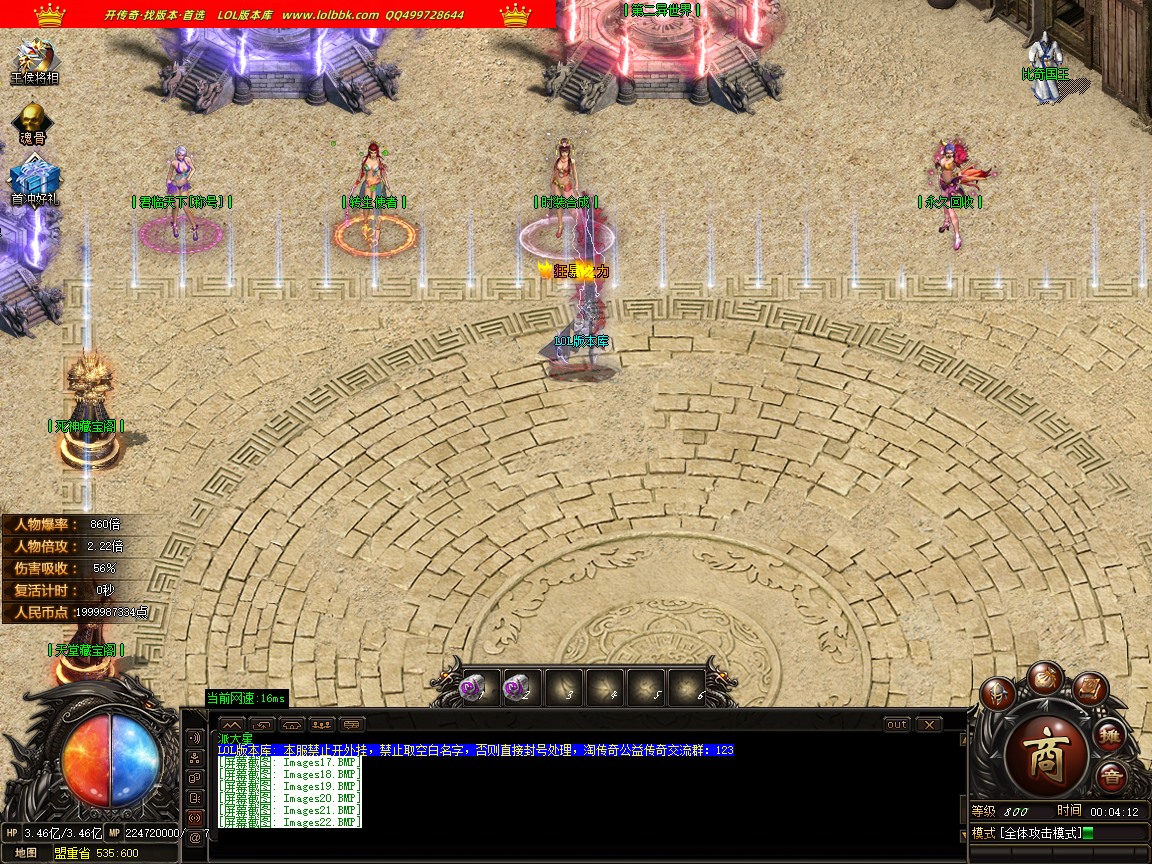Screen dimensions: 1152x864
Task: Open the golden skull 魂骨 icon
Action: 33,120
